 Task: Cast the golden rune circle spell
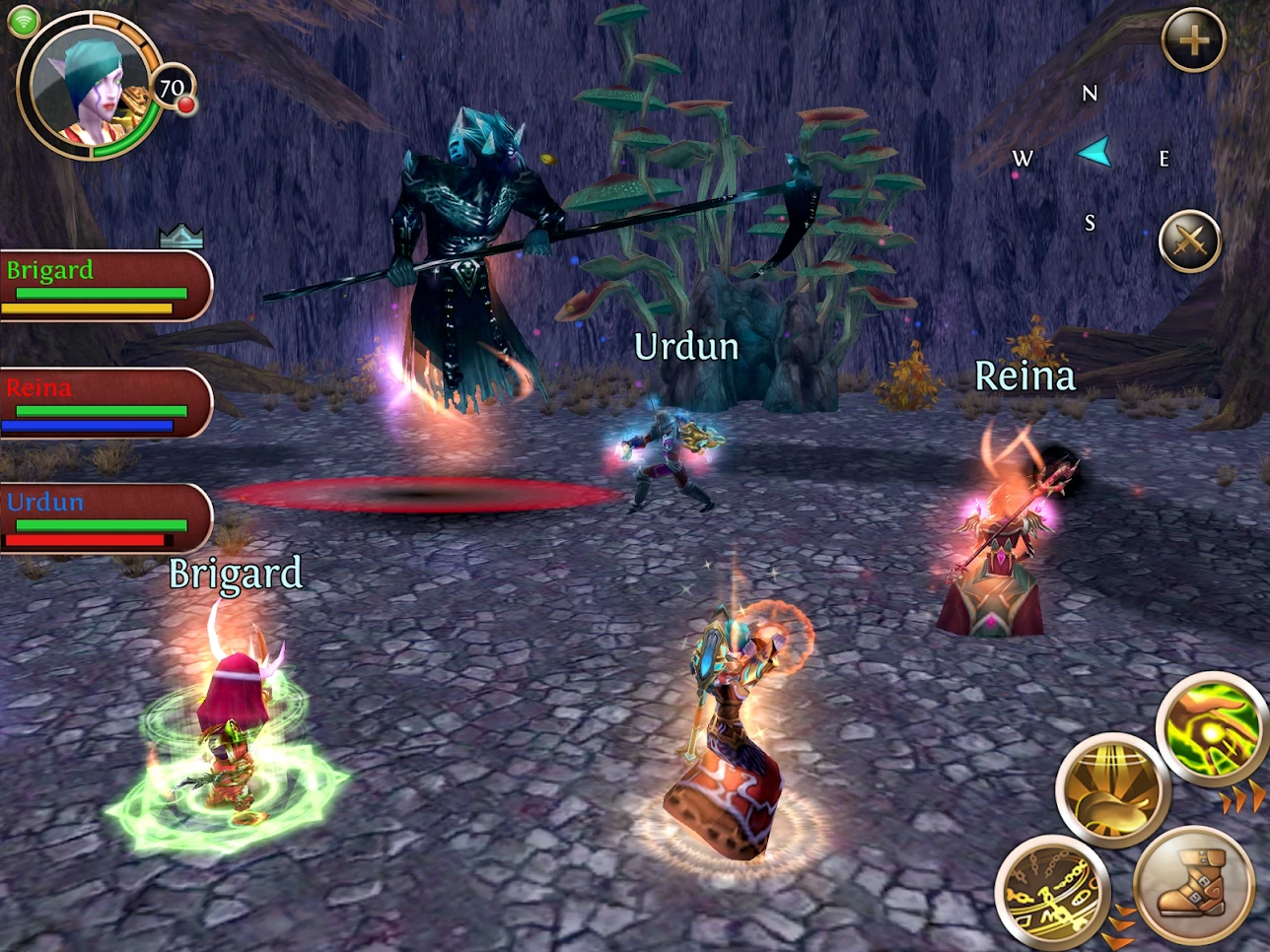(1052, 893)
